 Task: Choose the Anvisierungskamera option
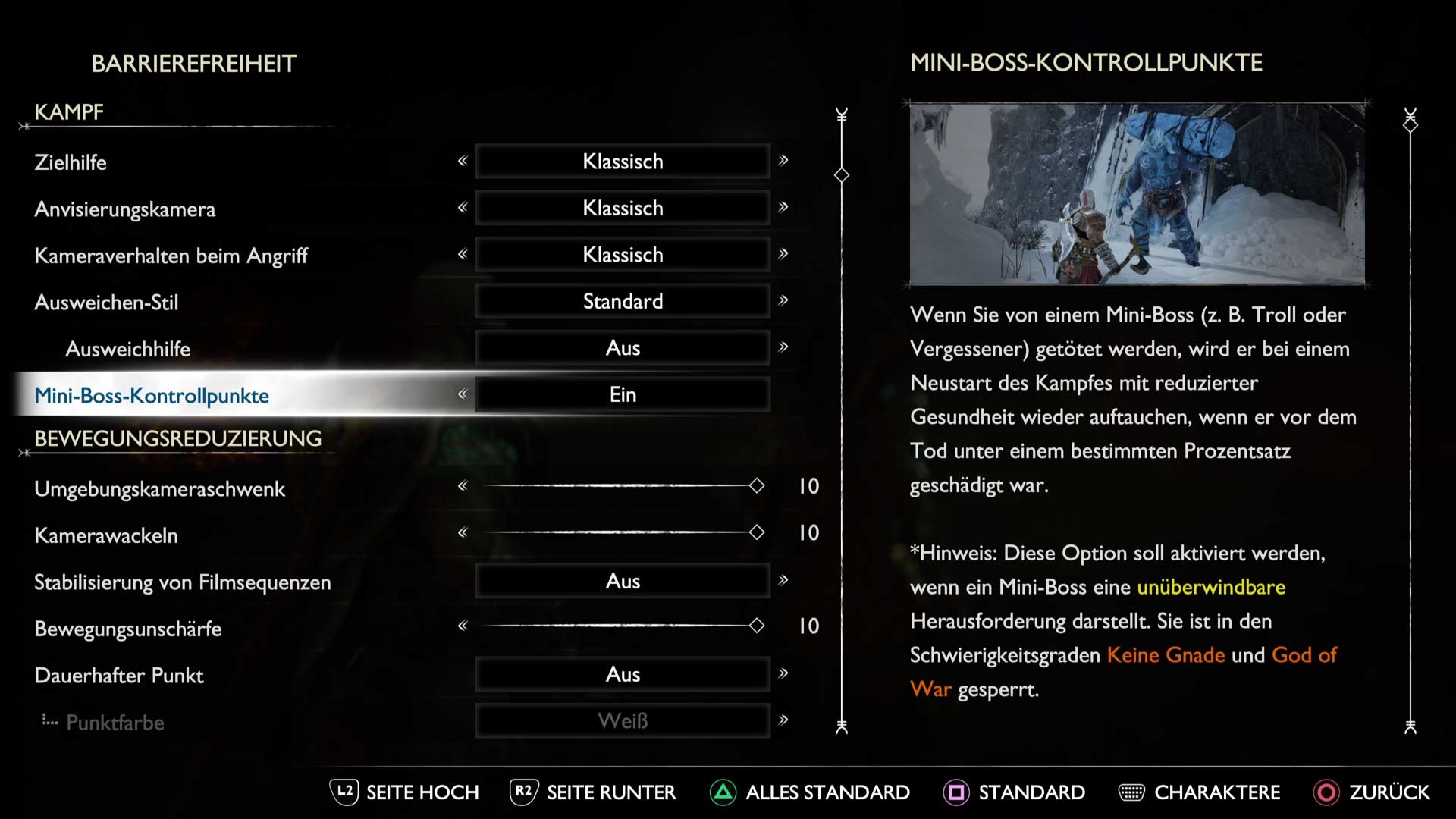coord(125,209)
